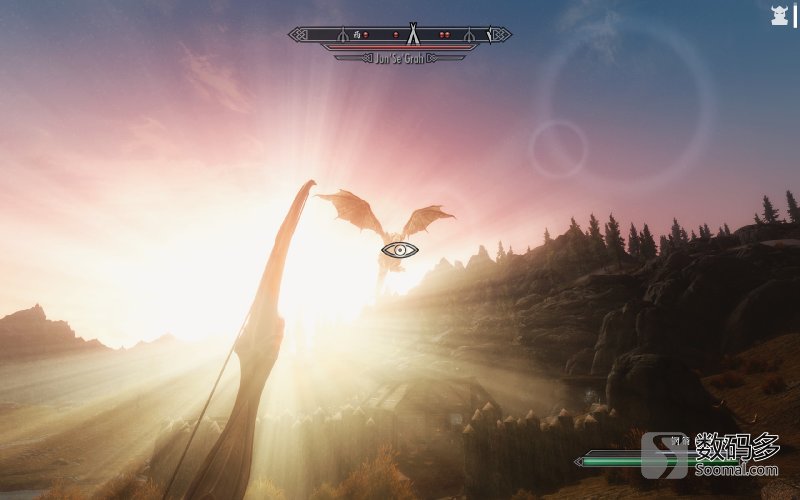Click the horned helmet icon
800x500 pixels.
(x=779, y=15)
